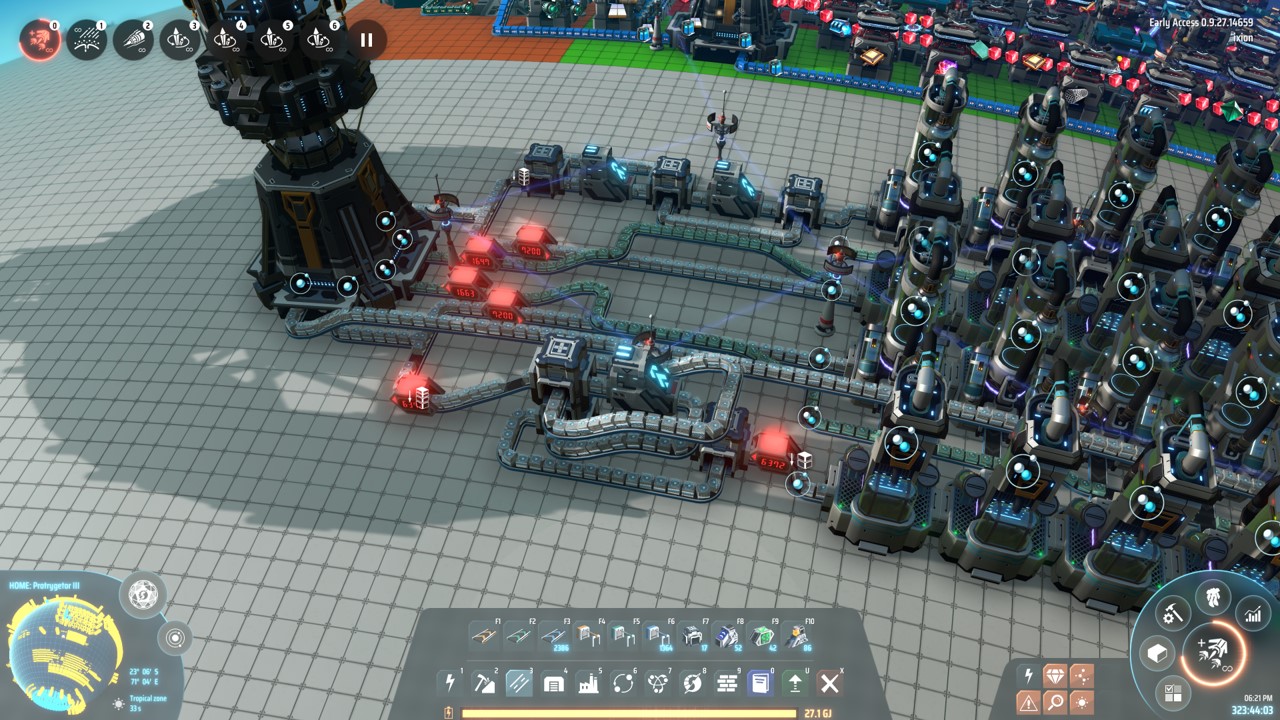Select hotkey slot 0 at top left
Viewport: 1280px width, 720px height.
tap(38, 40)
